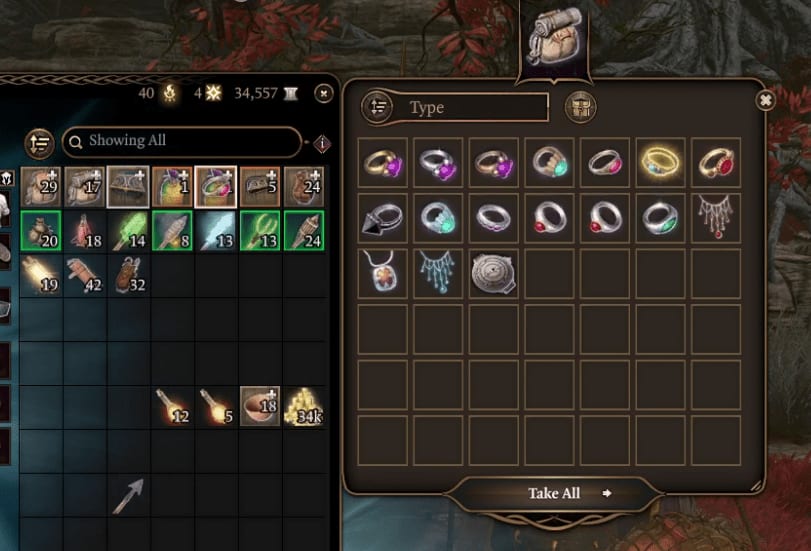This screenshot has height=551, width=811.
Task: Select the glowing golden ring
Action: pyautogui.click(x=660, y=162)
